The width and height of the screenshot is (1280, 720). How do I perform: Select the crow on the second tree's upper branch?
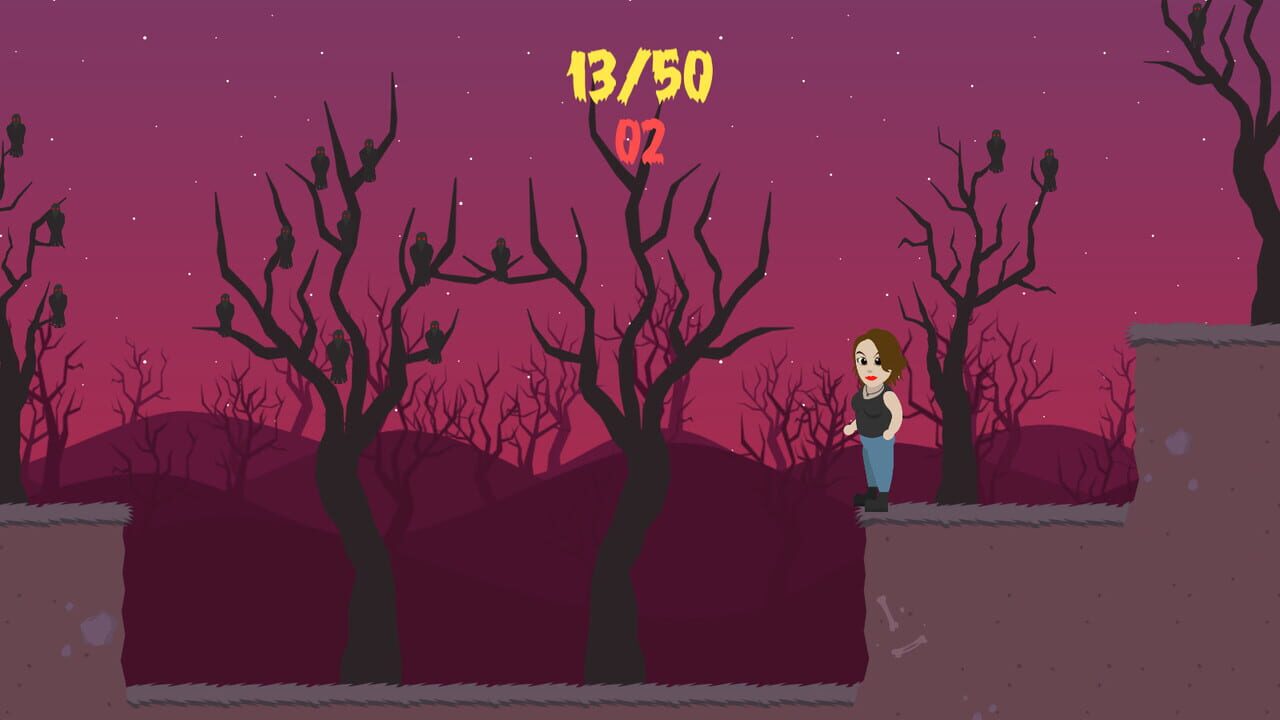(x=344, y=218)
